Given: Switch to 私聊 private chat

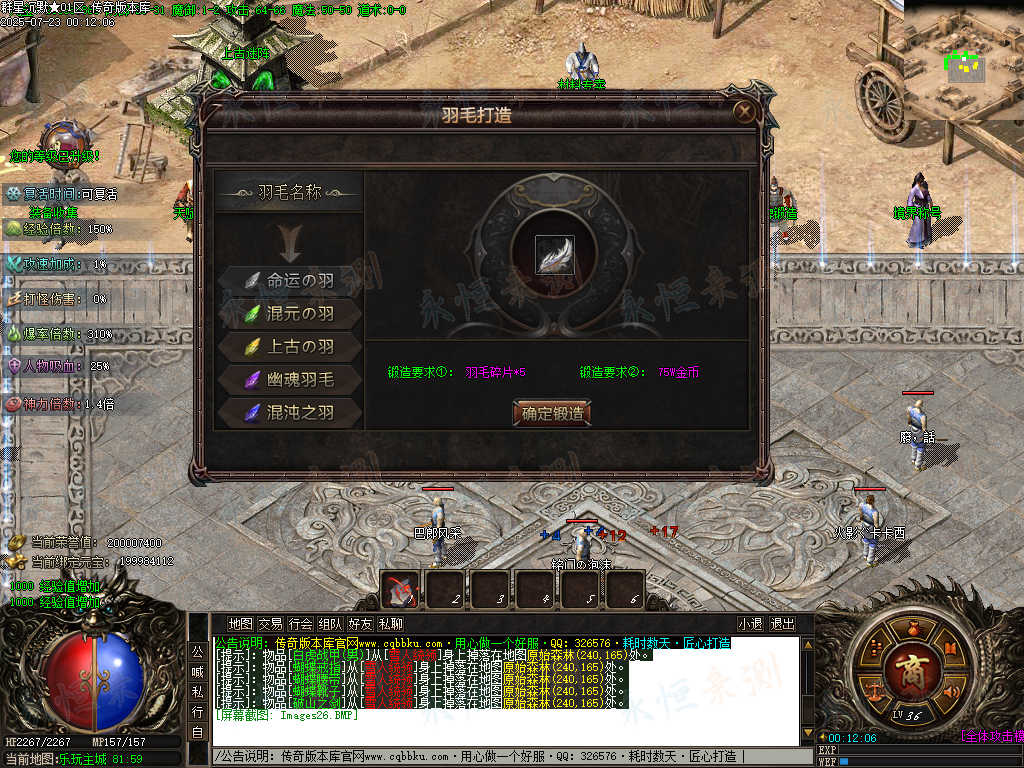Looking at the screenshot, I should pyautogui.click(x=390, y=624).
